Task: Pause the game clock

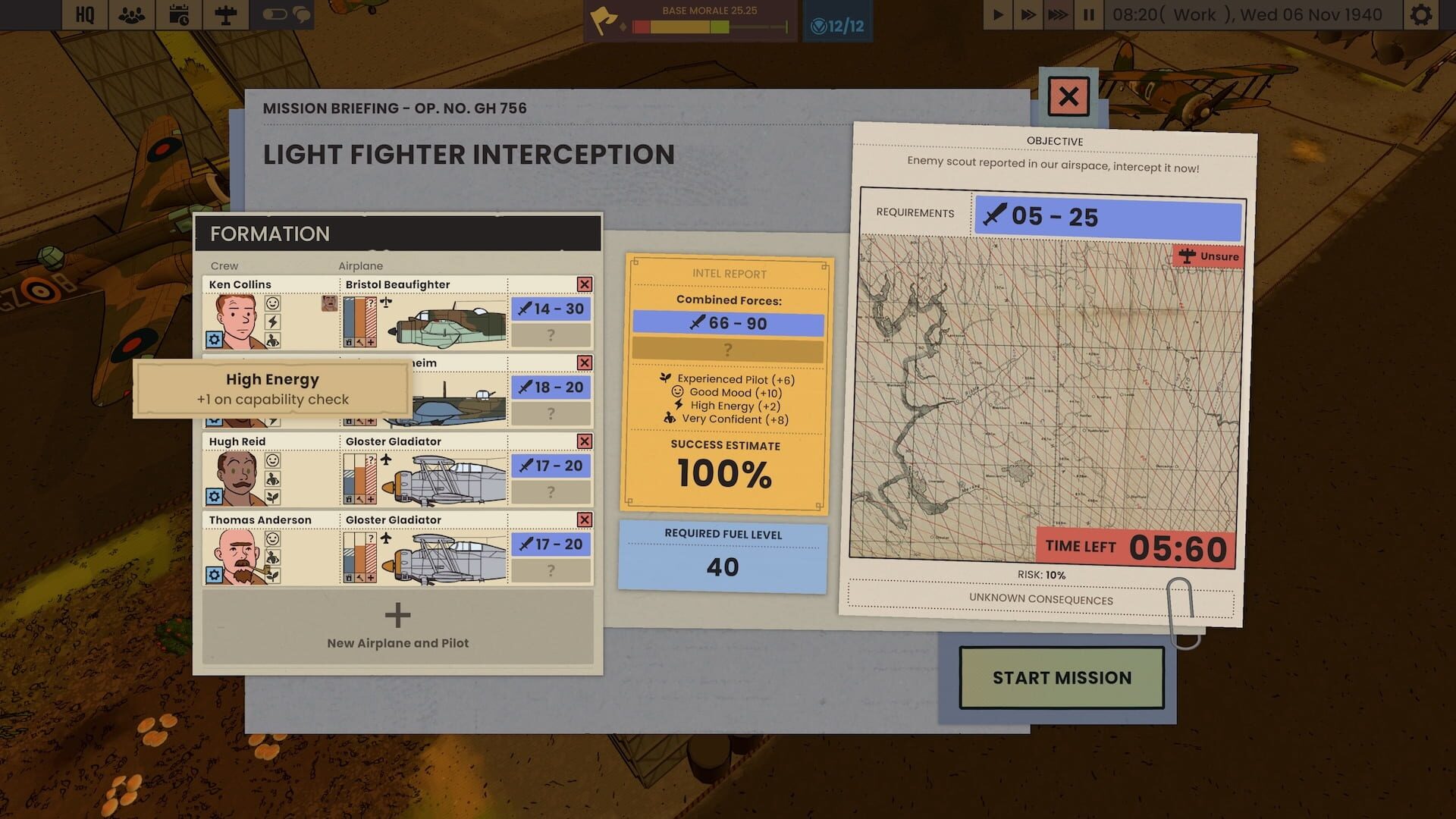Action: tap(1087, 13)
